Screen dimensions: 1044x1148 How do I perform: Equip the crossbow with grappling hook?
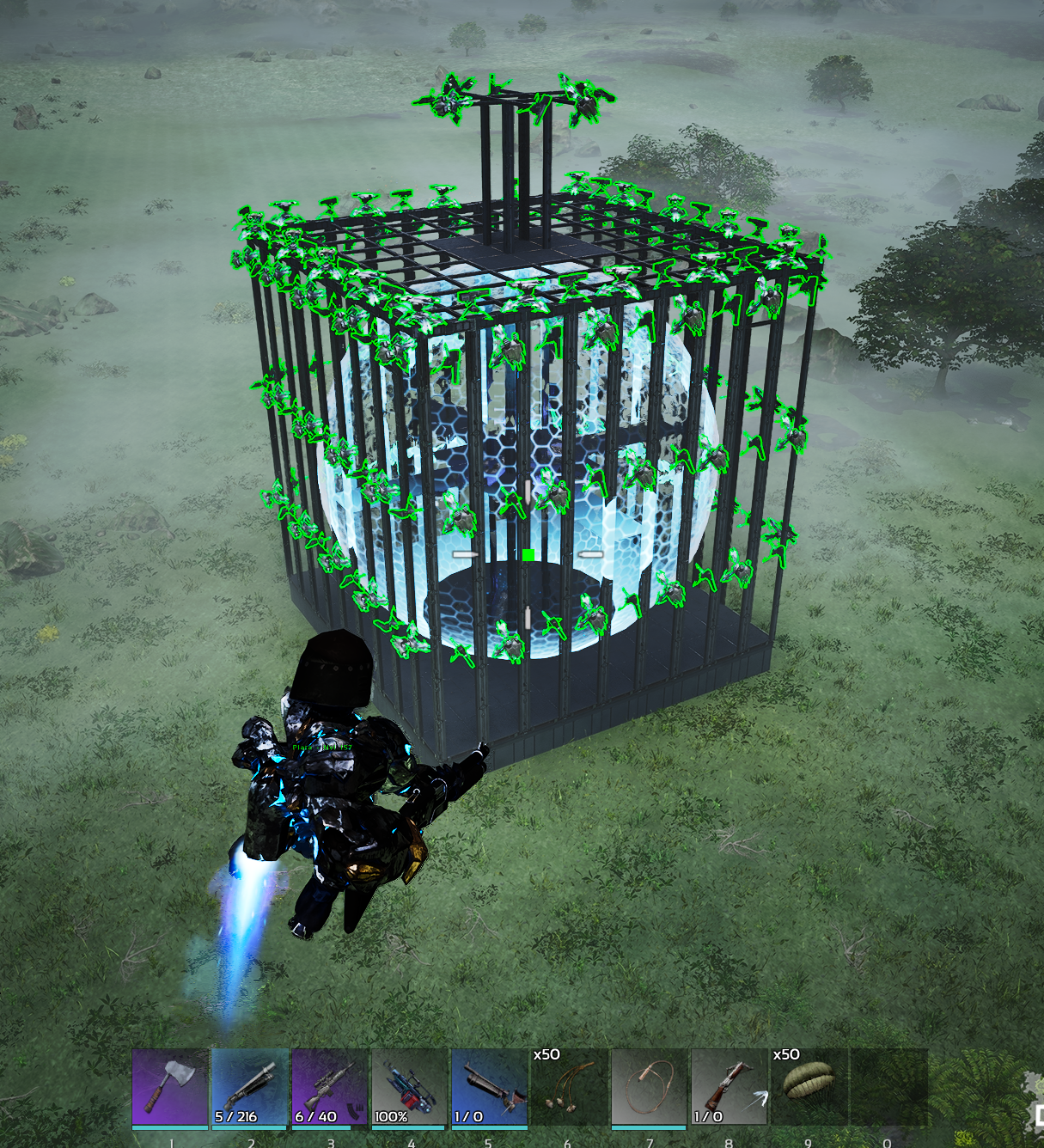[x=729, y=1087]
